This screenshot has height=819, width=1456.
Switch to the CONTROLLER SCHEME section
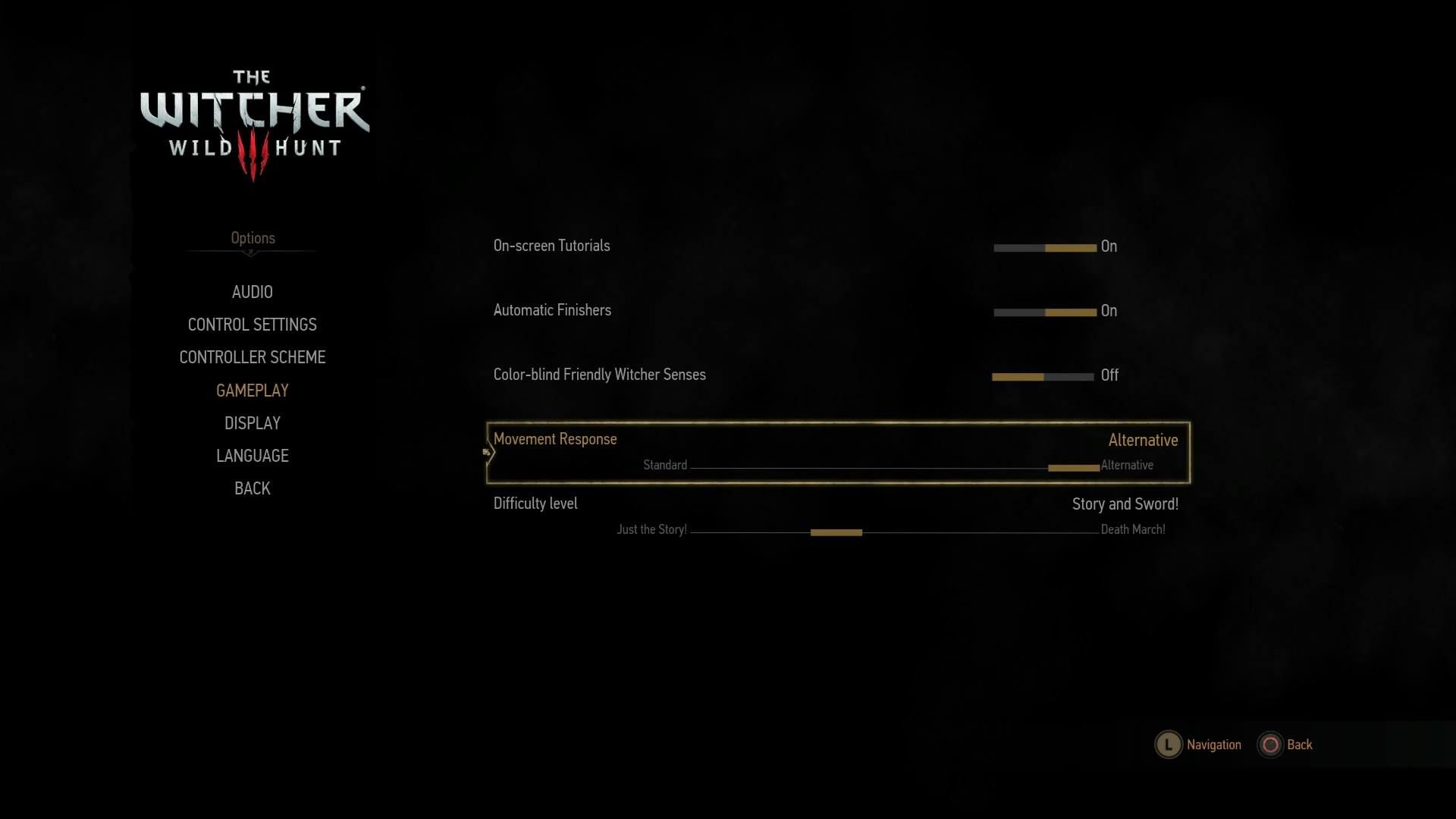pos(252,357)
